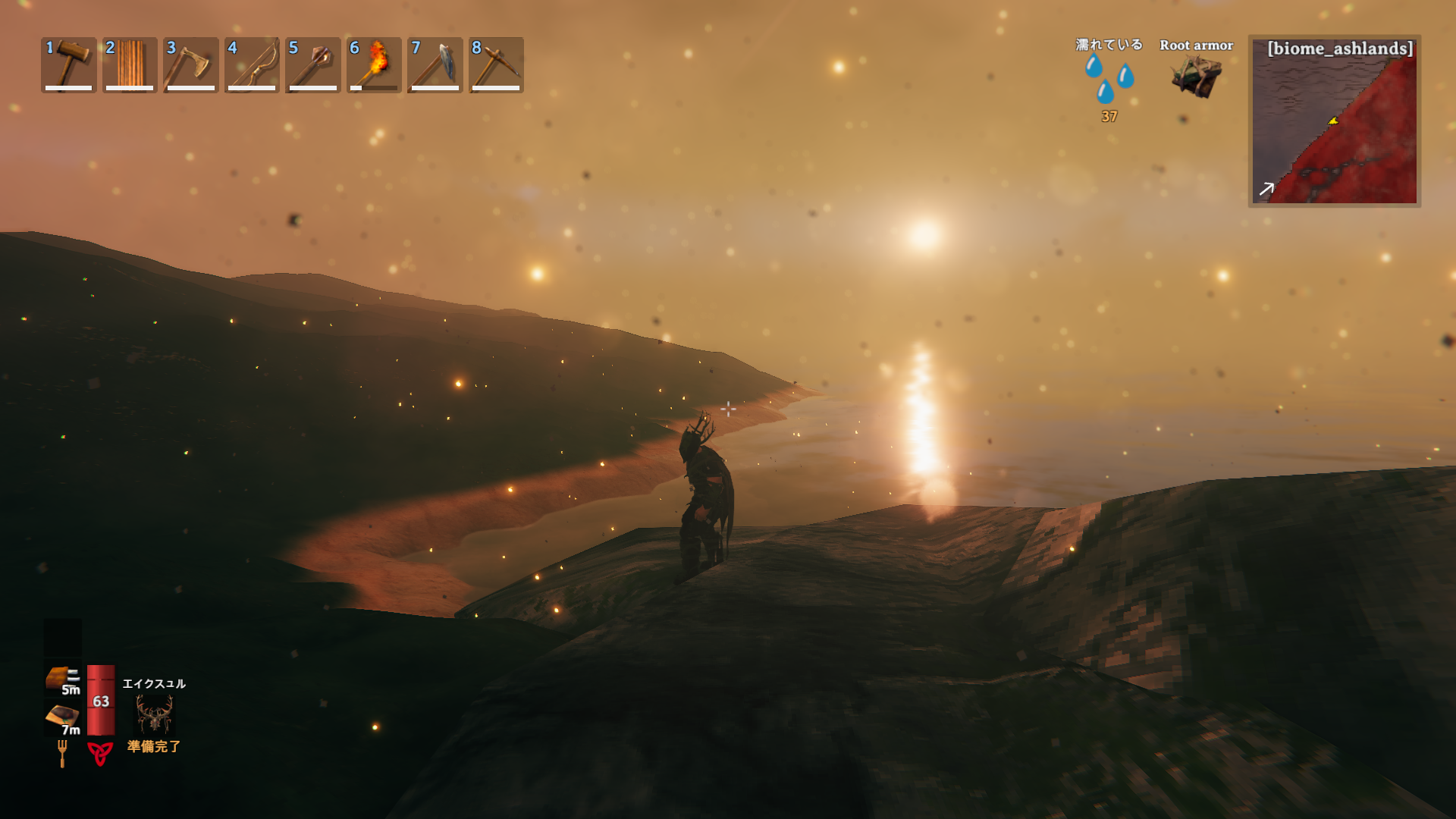Equip the club in hotbar slot 5
This screenshot has height=819, width=1456.
tap(312, 64)
